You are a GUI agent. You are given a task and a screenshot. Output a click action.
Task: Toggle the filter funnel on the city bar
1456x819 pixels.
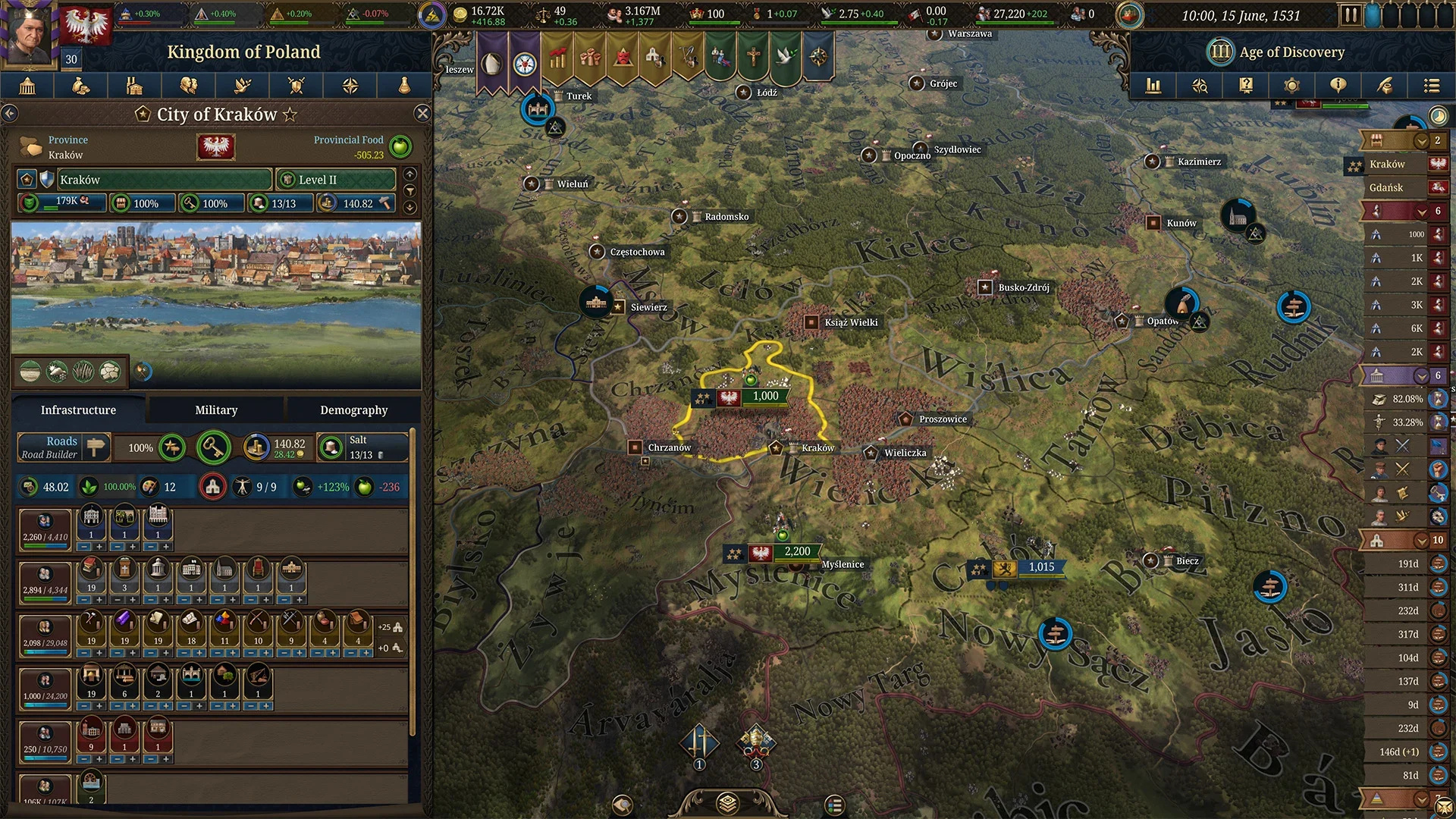409,192
